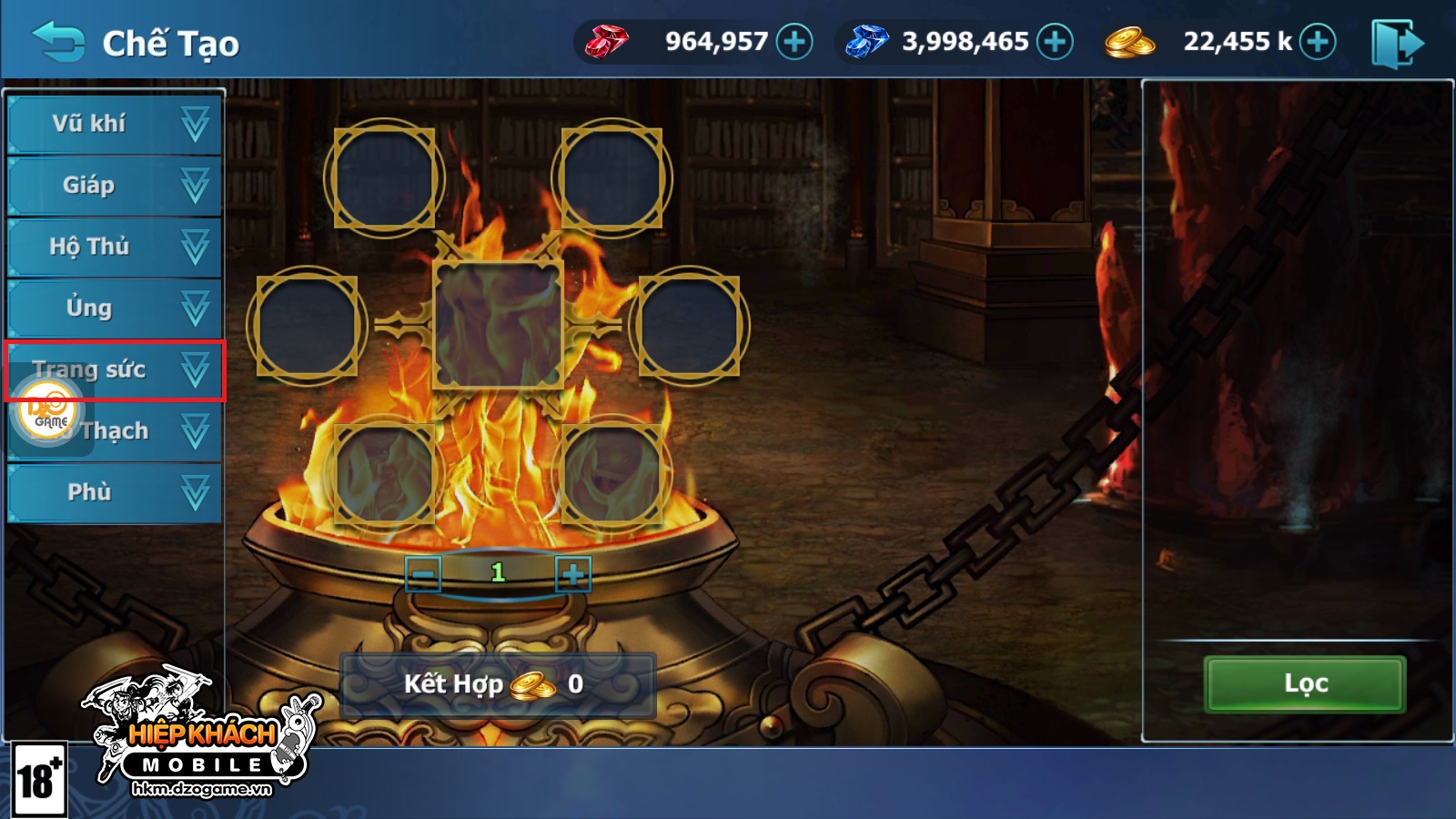
Task: Go back using the arrow button
Action: click(x=58, y=42)
